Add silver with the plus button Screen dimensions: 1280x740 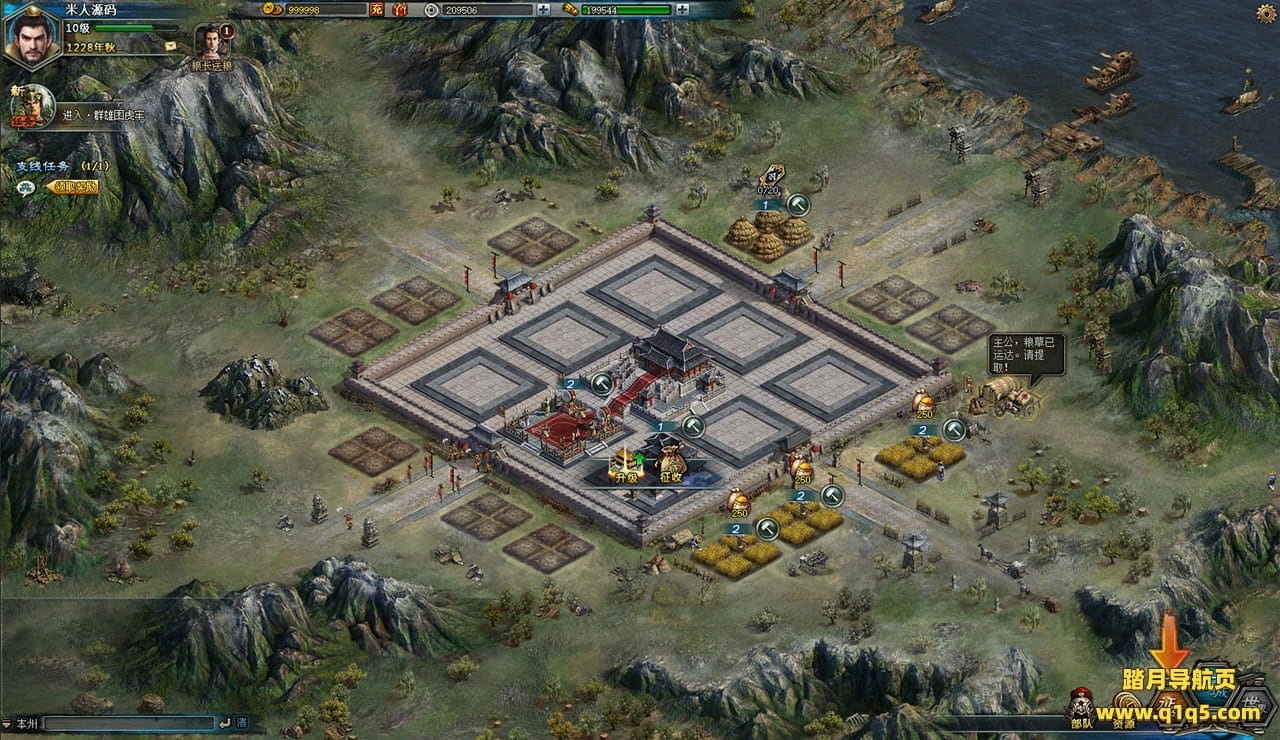click(544, 10)
